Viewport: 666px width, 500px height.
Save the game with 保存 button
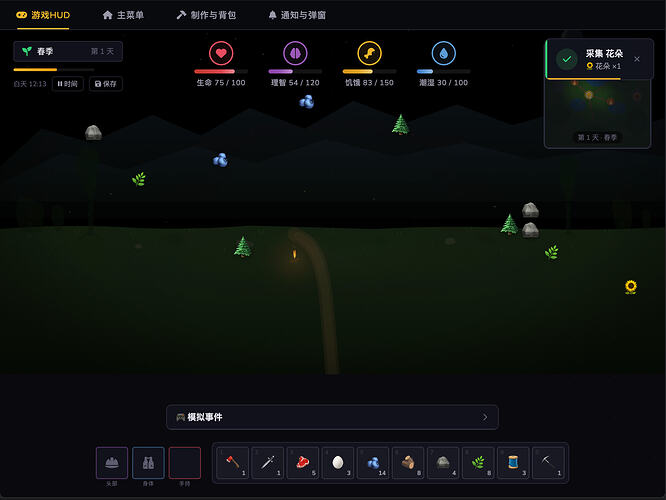tap(106, 84)
